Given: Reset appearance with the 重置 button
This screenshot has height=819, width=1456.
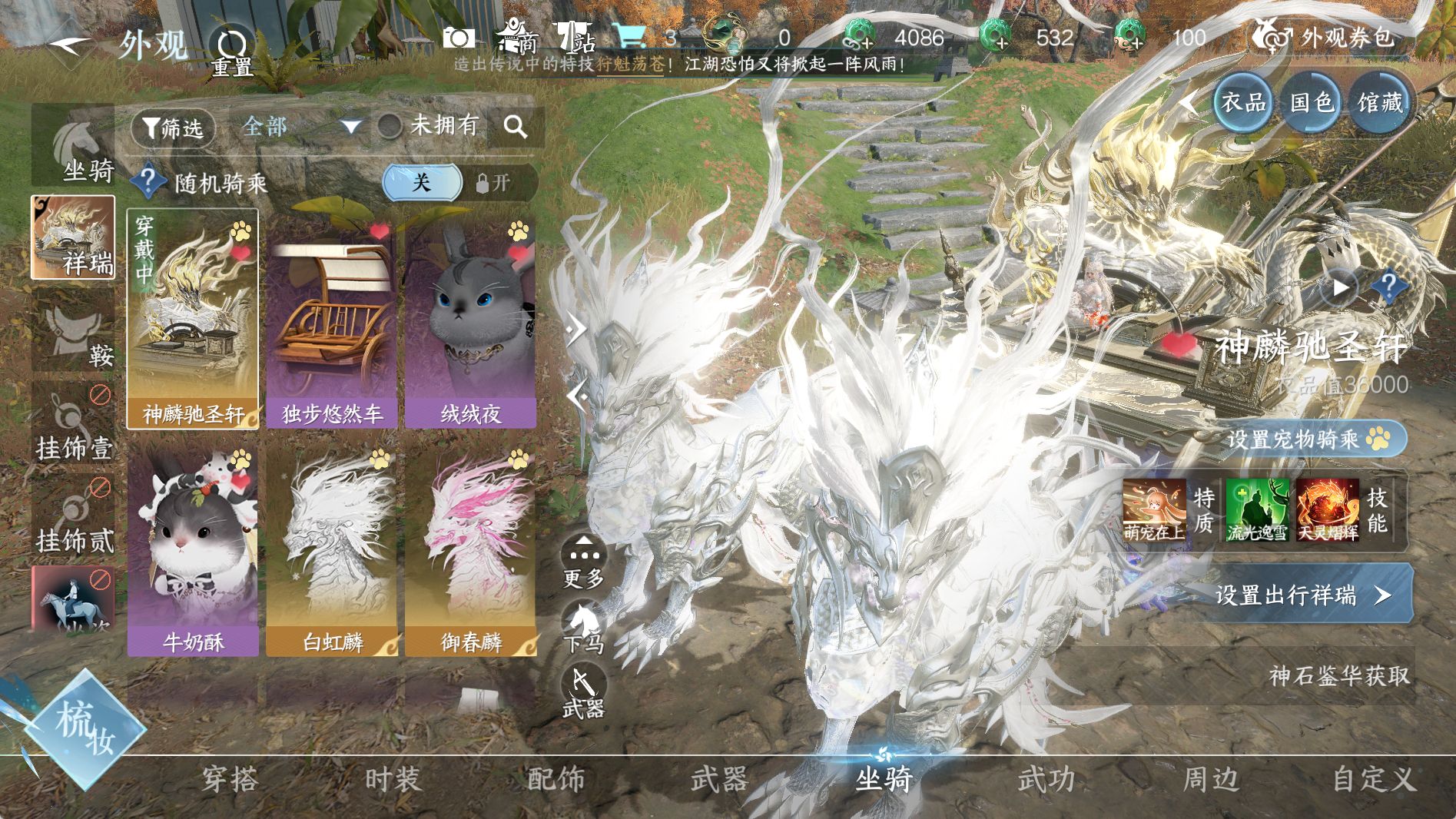Looking at the screenshot, I should (231, 51).
